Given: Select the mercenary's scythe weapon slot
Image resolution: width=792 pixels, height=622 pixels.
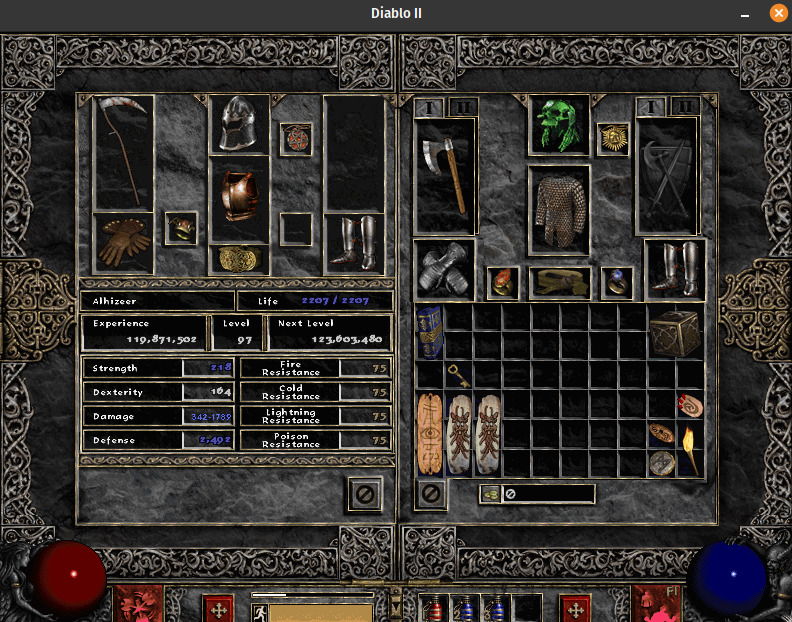Looking at the screenshot, I should tap(123, 152).
